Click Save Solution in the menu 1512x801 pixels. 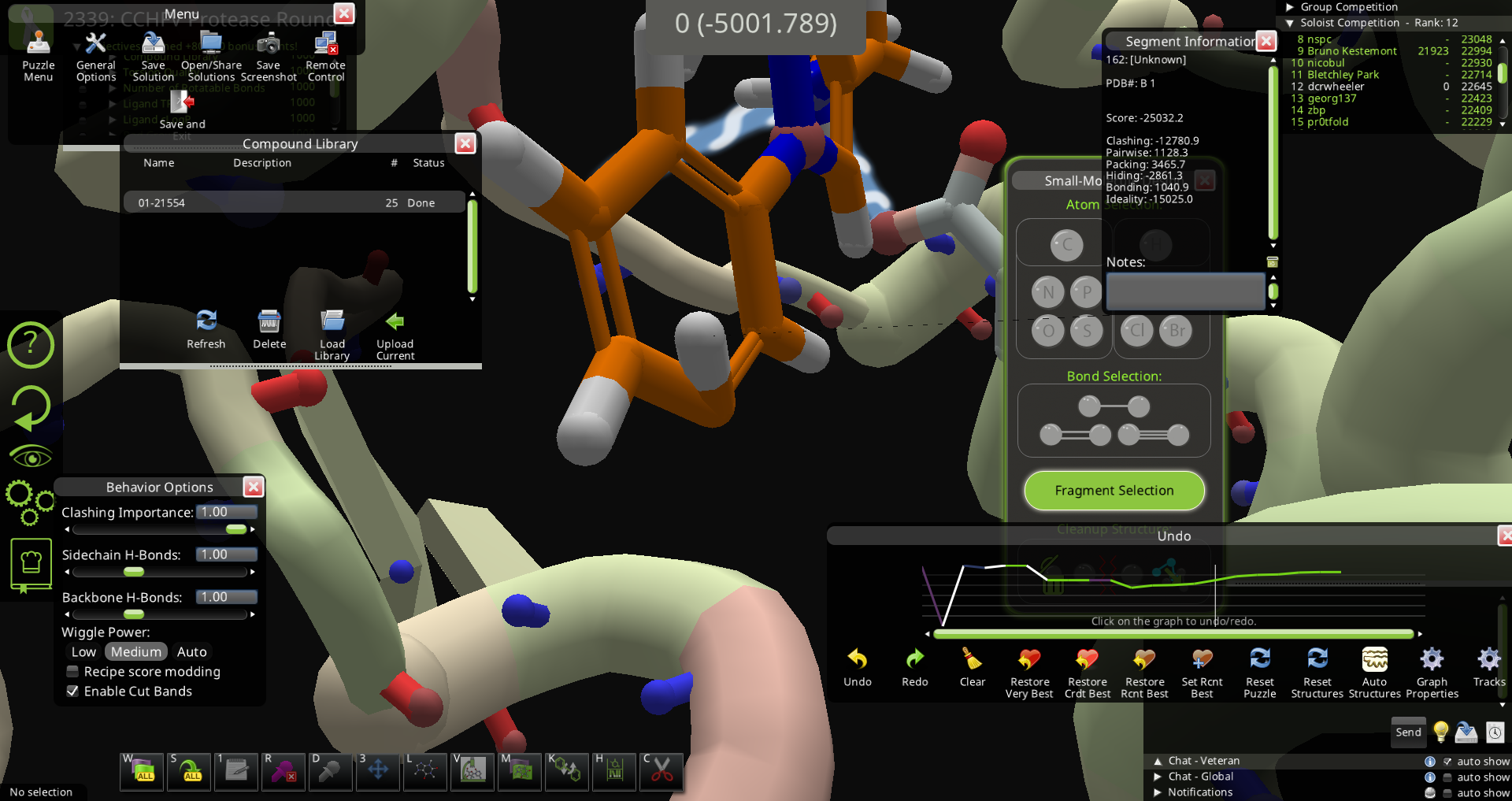153,55
